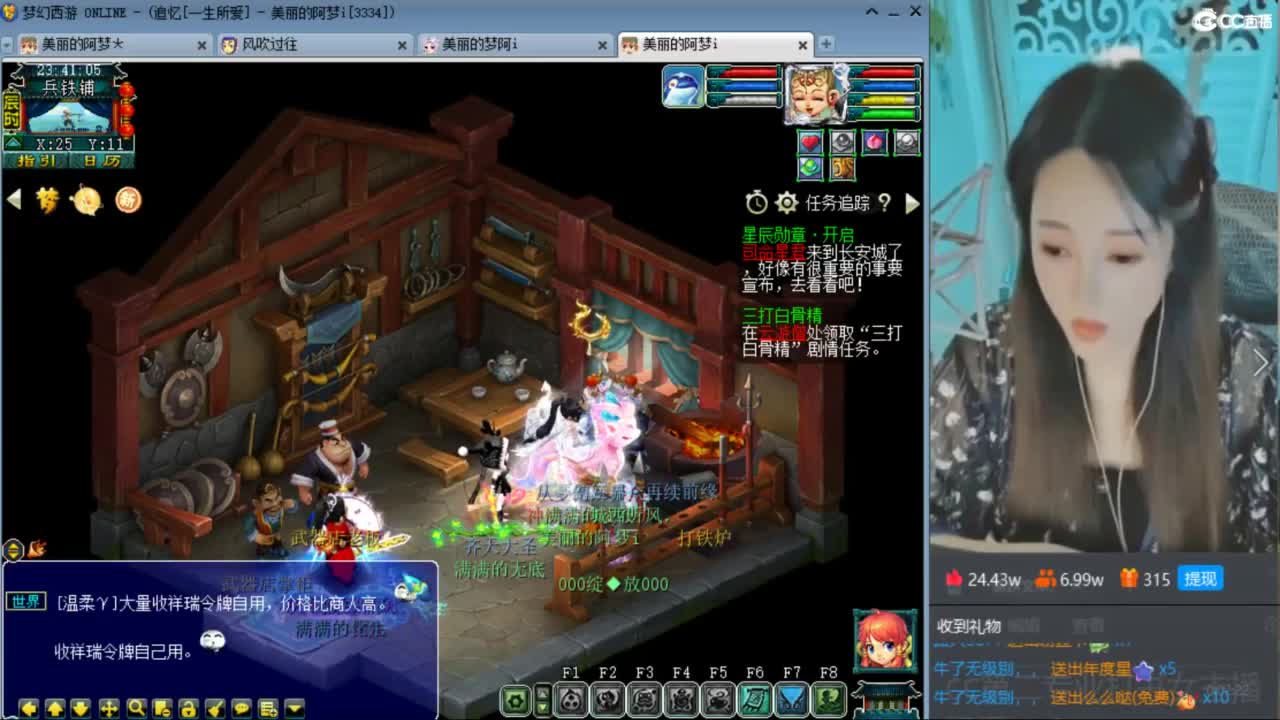Click the timer clock icon above the quest tracker
Viewport: 1280px width, 720px height.
[756, 203]
